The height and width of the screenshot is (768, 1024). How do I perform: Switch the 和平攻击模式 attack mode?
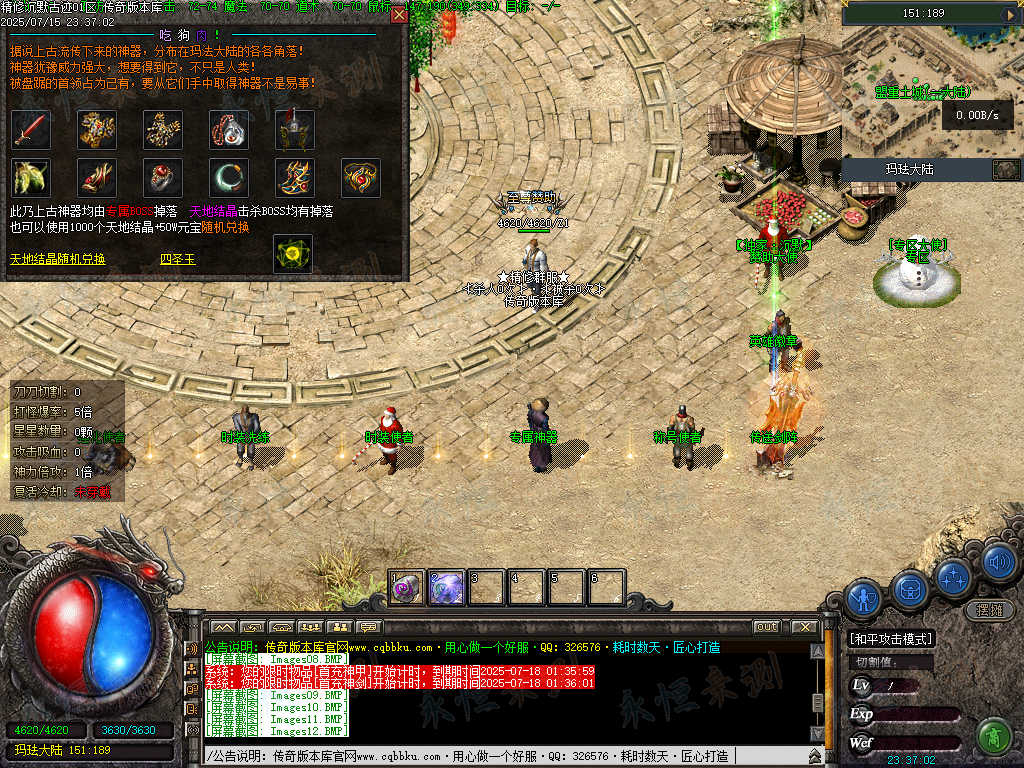tap(890, 639)
